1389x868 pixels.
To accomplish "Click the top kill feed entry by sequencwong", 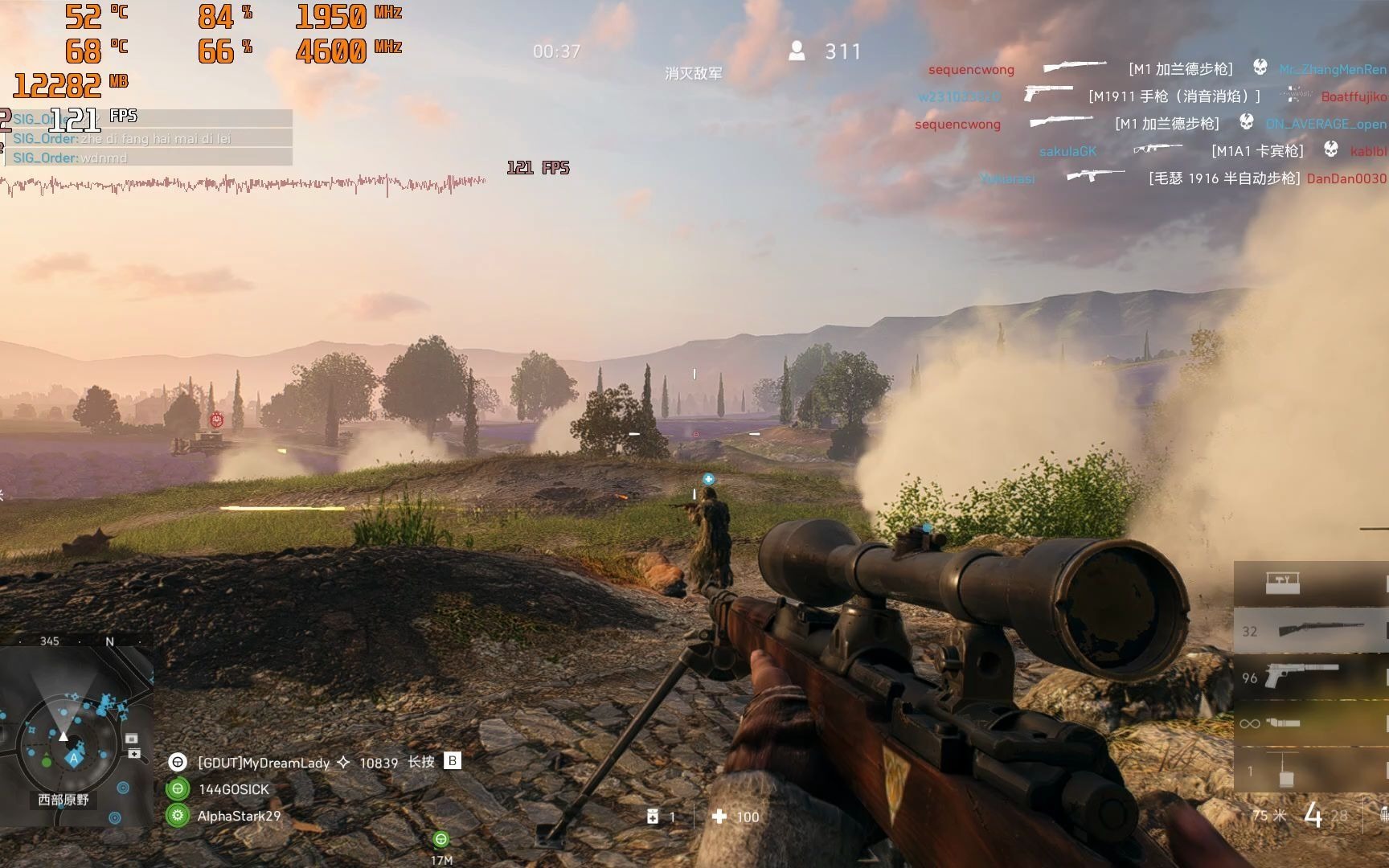I will coord(971,70).
